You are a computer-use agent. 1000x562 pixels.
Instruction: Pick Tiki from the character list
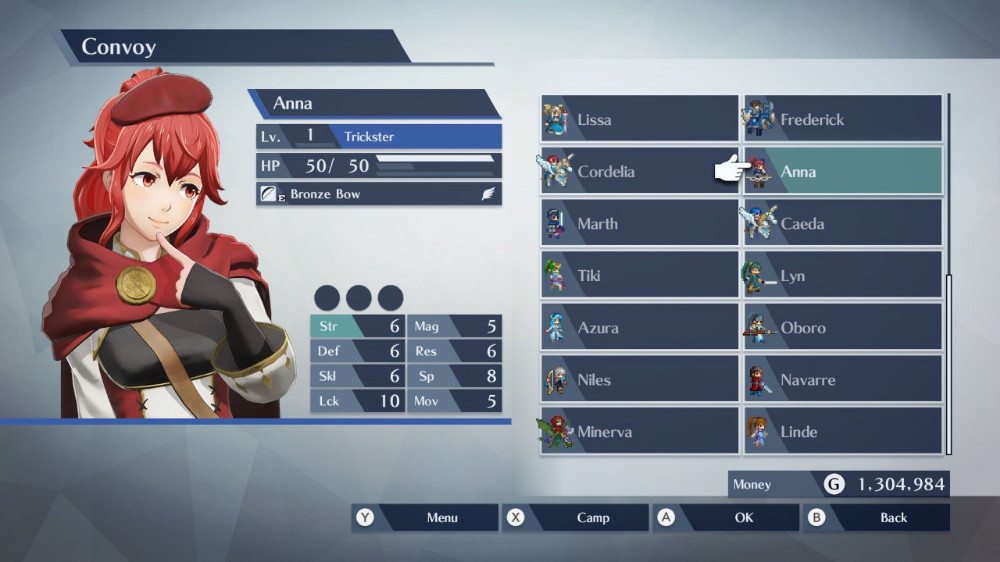640,275
